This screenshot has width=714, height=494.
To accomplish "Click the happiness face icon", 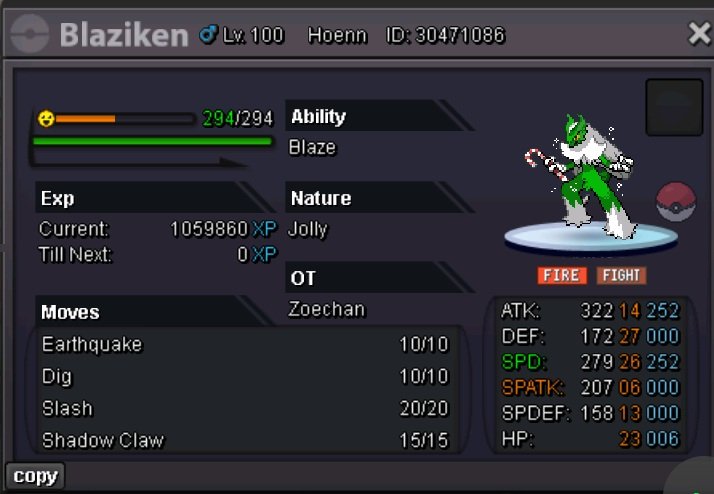I will (46, 119).
